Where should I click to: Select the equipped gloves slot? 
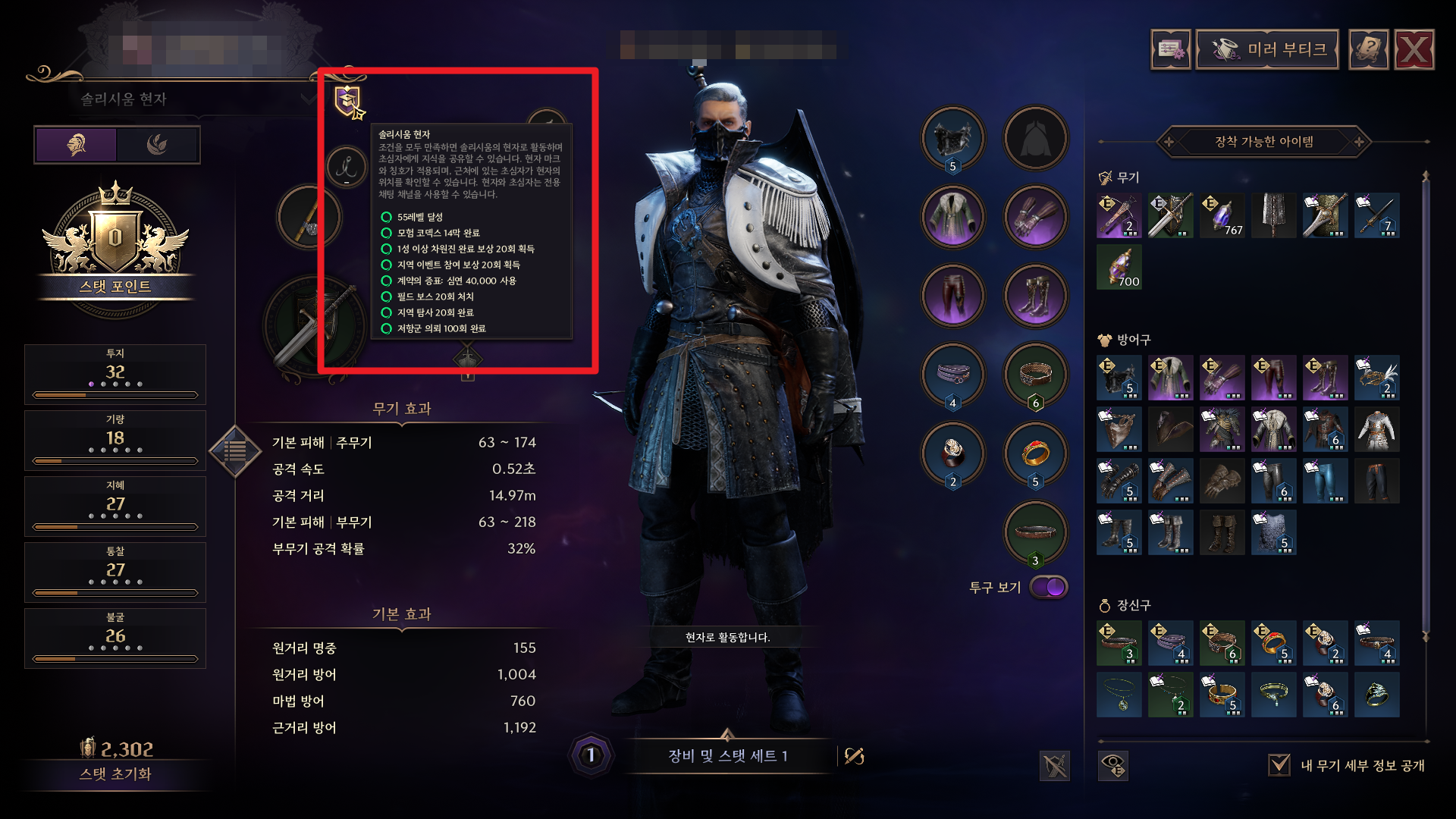pos(1035,218)
